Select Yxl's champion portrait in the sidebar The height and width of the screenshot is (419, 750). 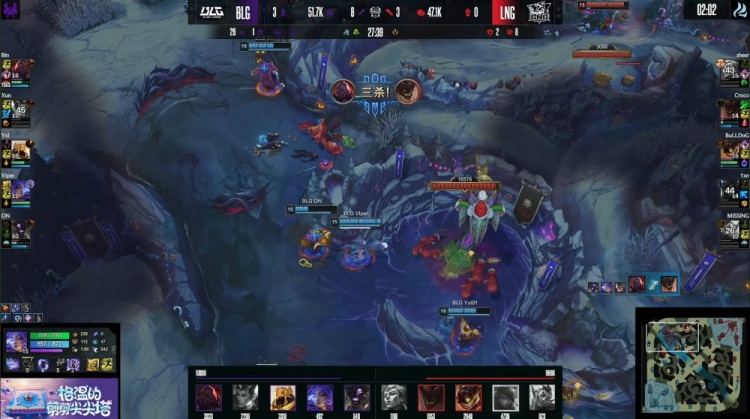[x=19, y=149]
